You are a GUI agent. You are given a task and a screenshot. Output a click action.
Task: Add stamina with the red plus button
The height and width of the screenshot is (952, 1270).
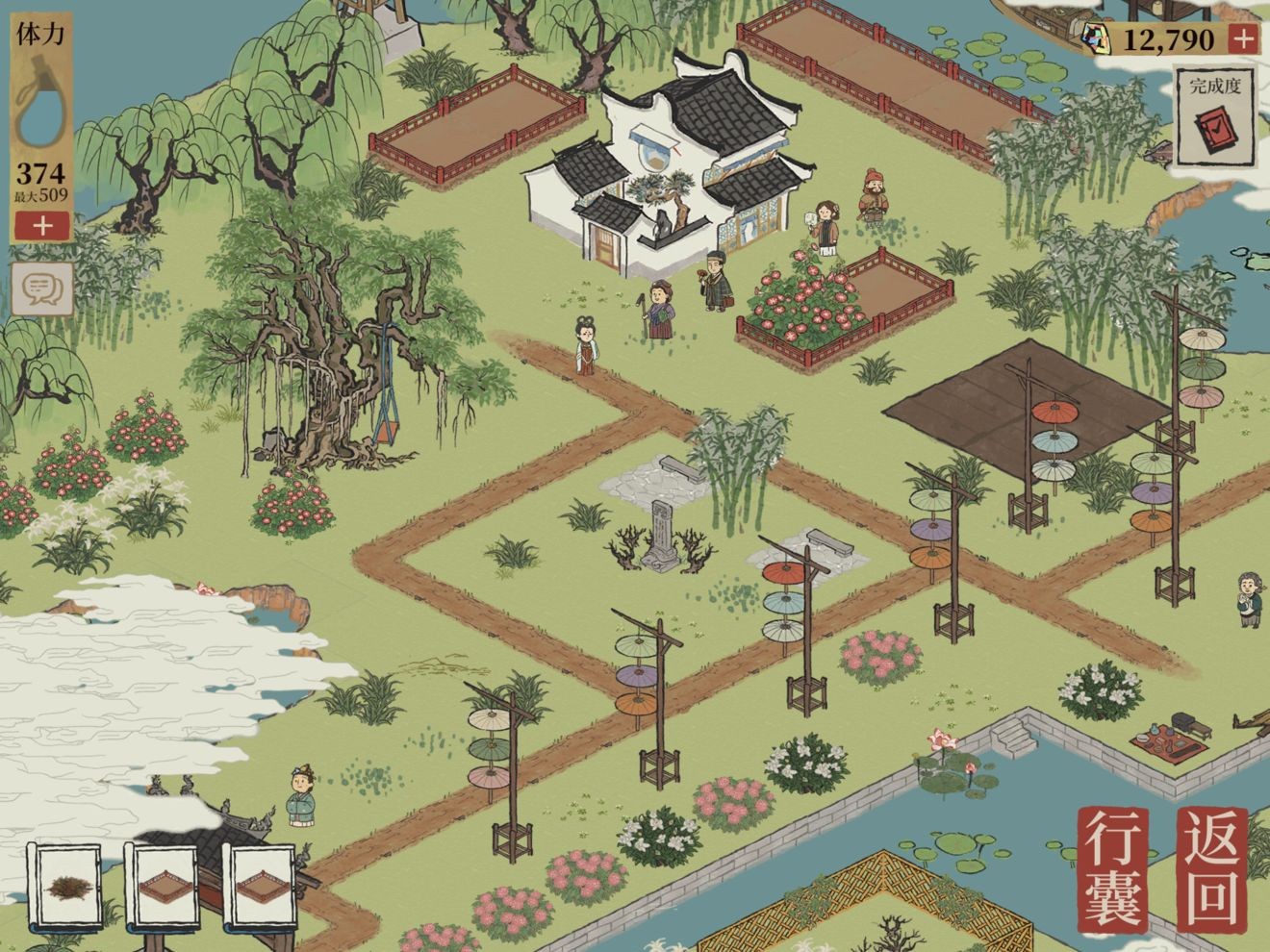(x=41, y=226)
